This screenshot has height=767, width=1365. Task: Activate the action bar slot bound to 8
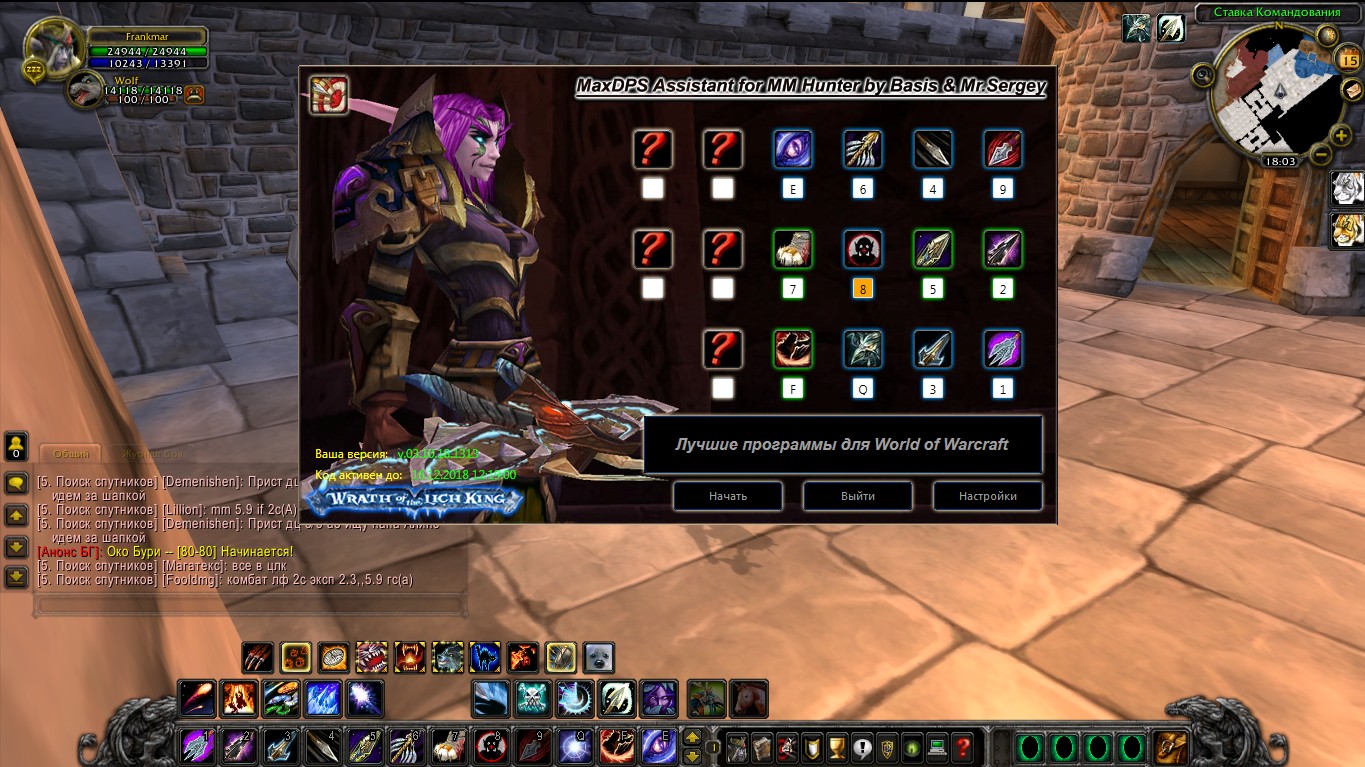488,746
